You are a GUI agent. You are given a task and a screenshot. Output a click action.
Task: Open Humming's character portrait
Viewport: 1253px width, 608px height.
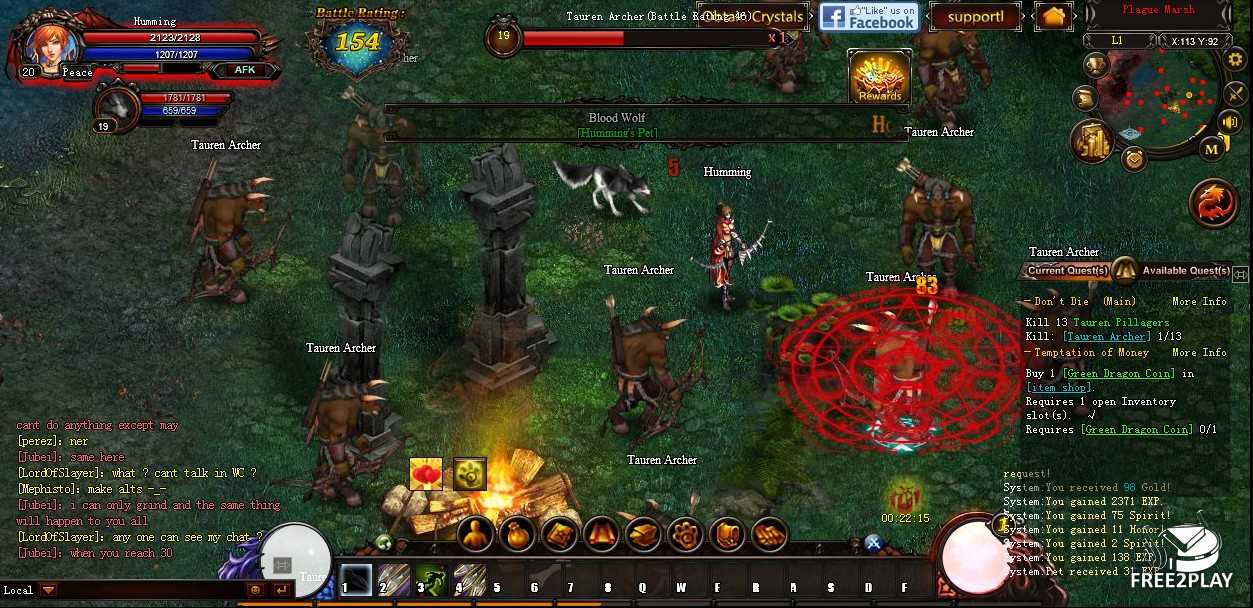pyautogui.click(x=45, y=43)
